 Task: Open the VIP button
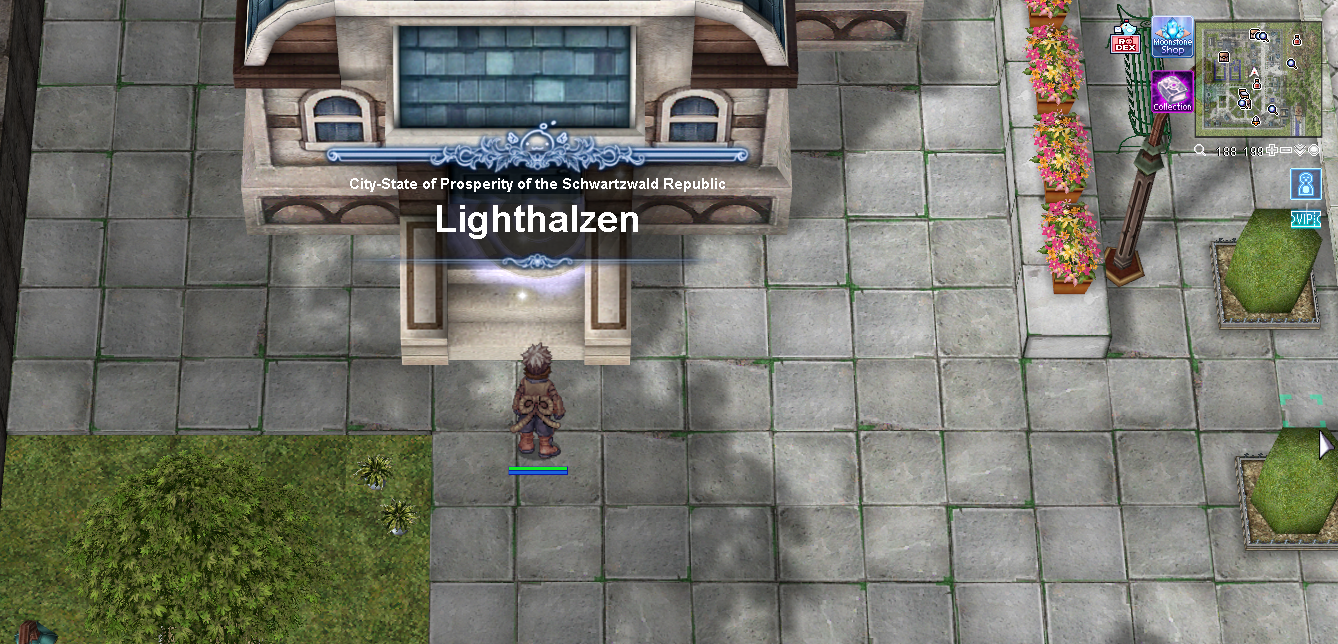coord(1306,219)
